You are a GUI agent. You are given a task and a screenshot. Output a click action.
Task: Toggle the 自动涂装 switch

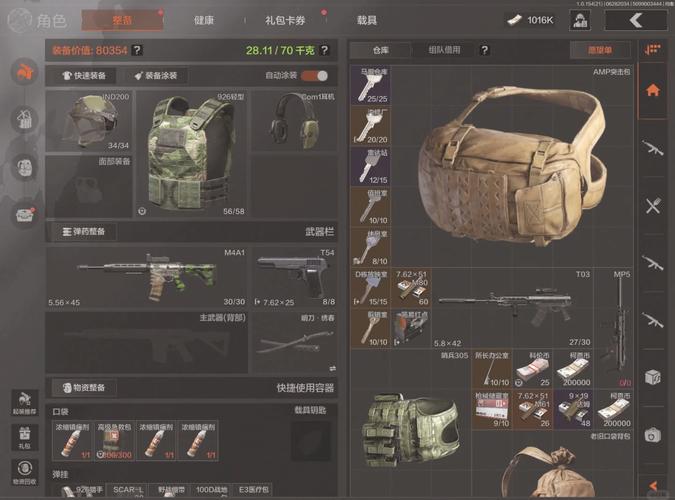(314, 75)
